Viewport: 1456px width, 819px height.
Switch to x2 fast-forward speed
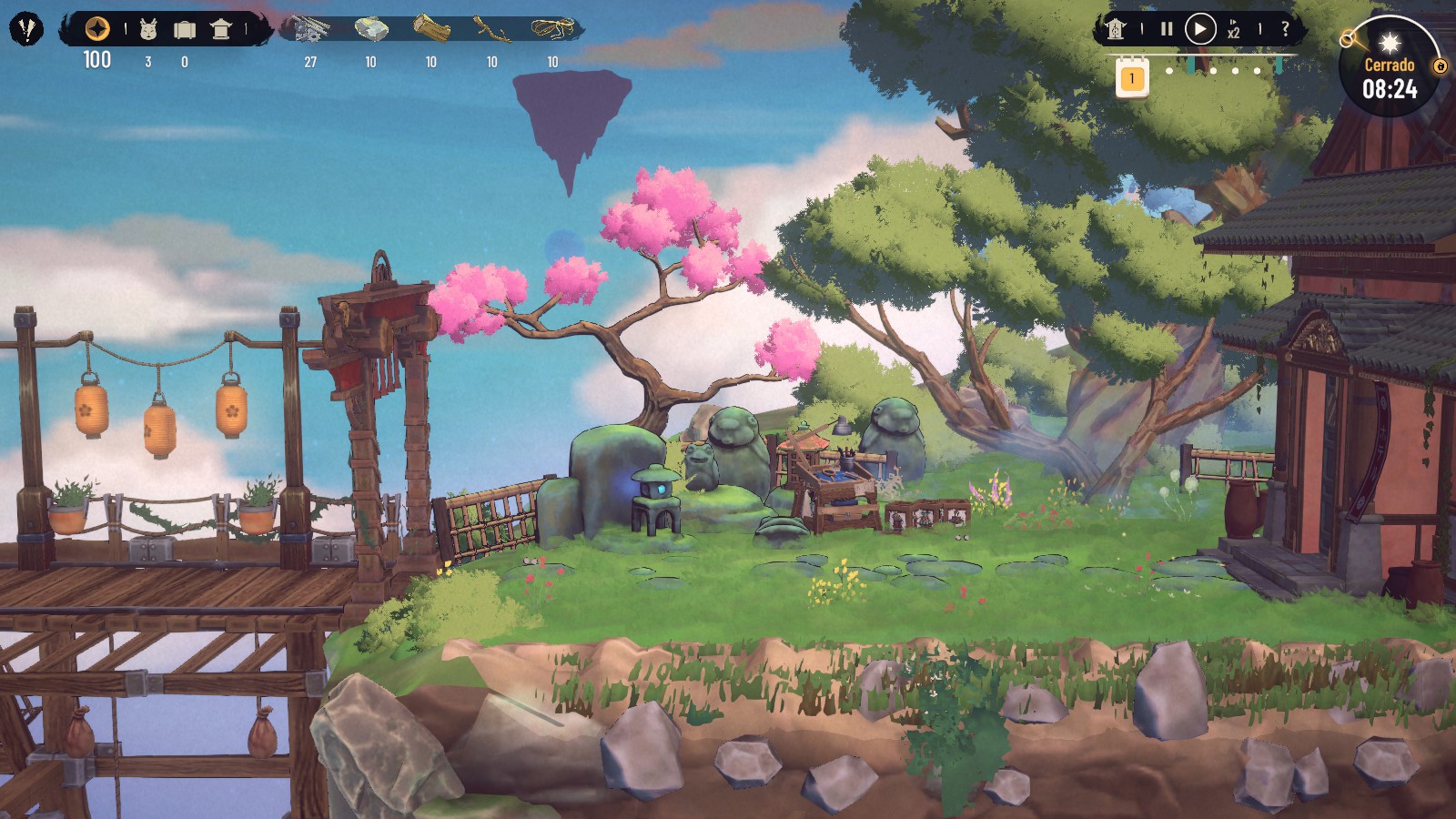click(1233, 30)
